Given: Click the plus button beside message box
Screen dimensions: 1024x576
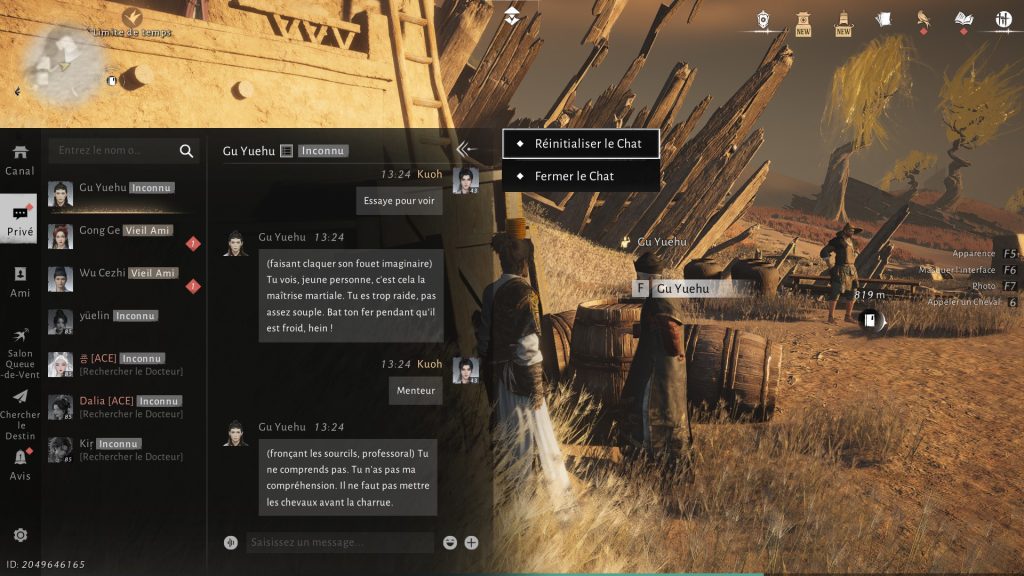Looking at the screenshot, I should pyautogui.click(x=471, y=543).
